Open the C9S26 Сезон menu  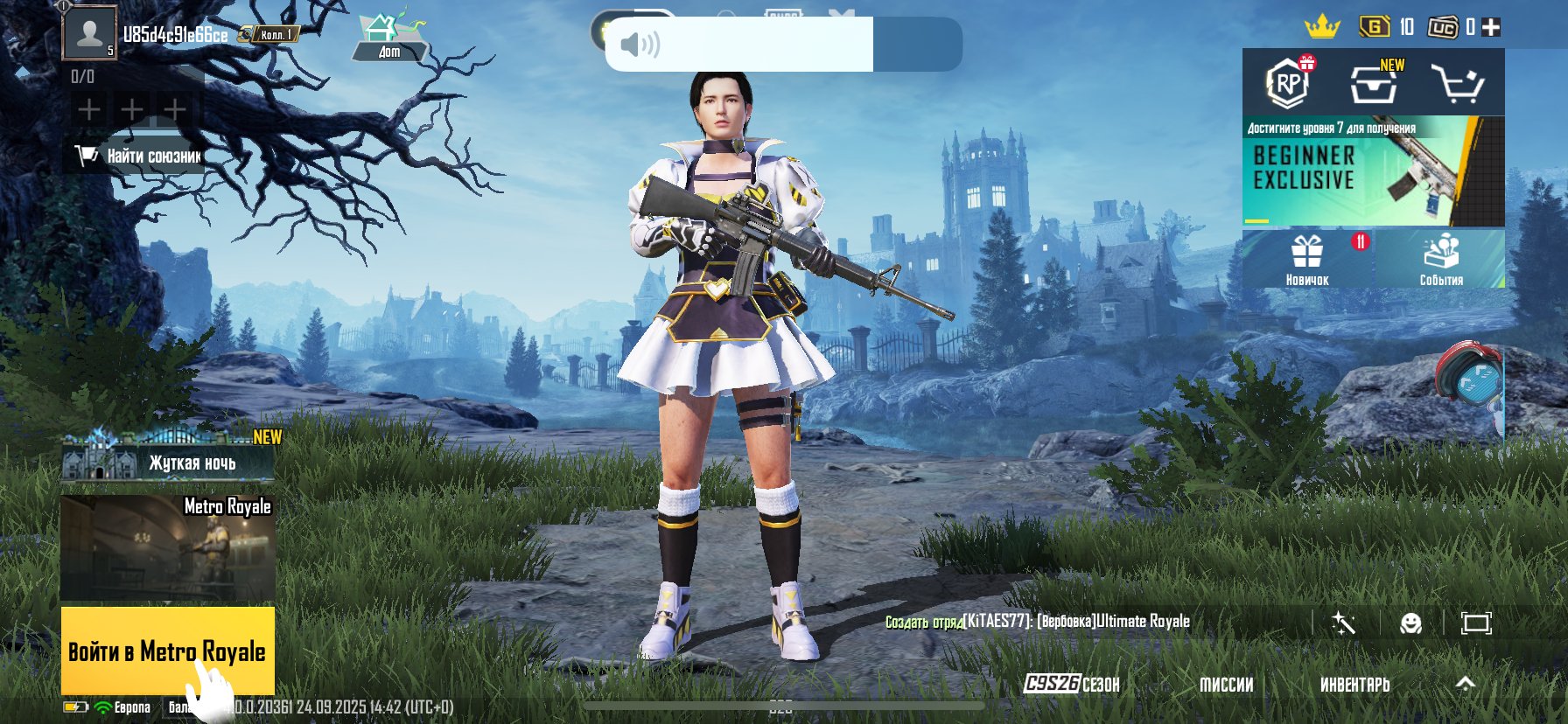point(1072,684)
